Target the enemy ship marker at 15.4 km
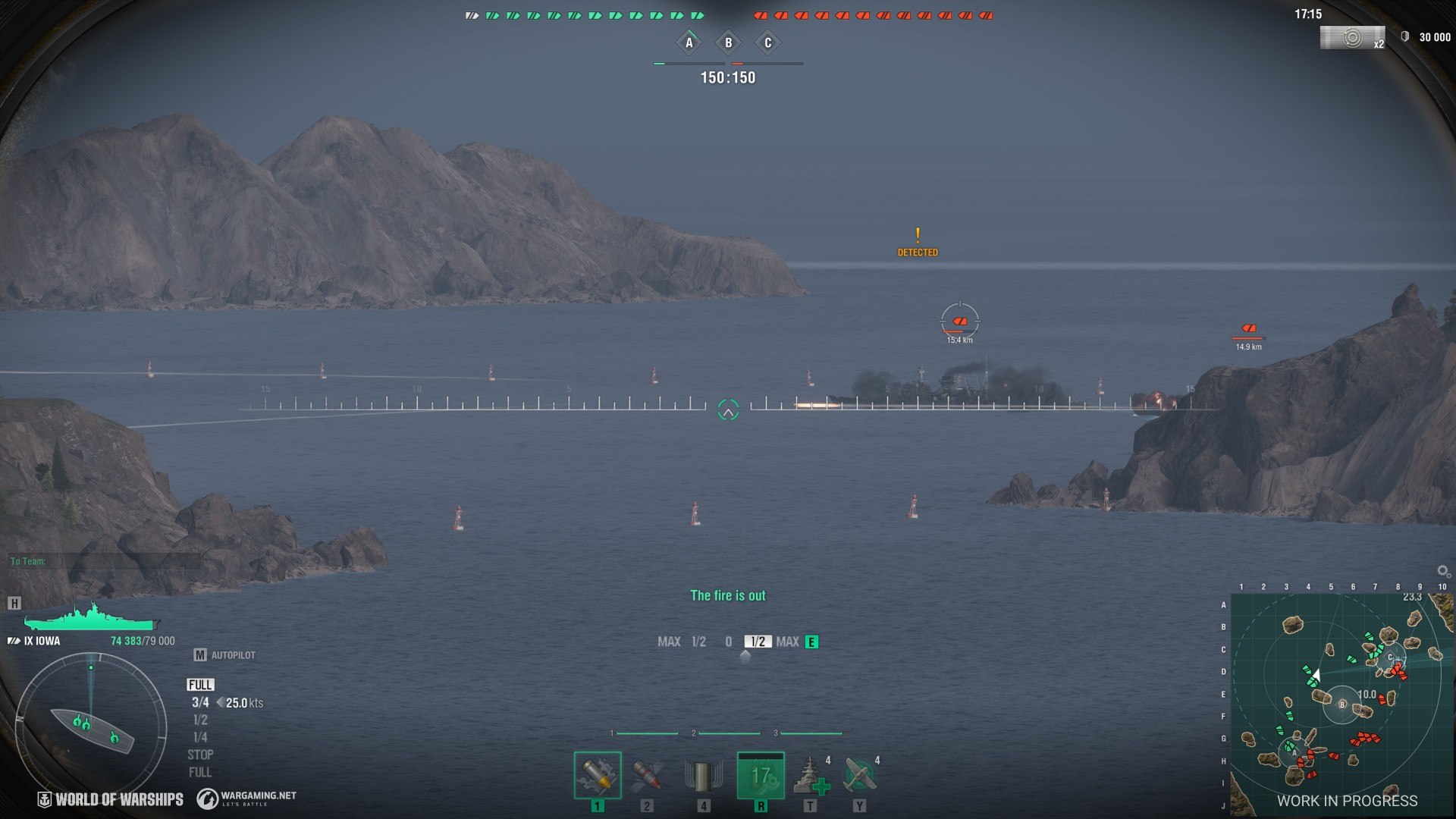1456x819 pixels. pyautogui.click(x=959, y=322)
